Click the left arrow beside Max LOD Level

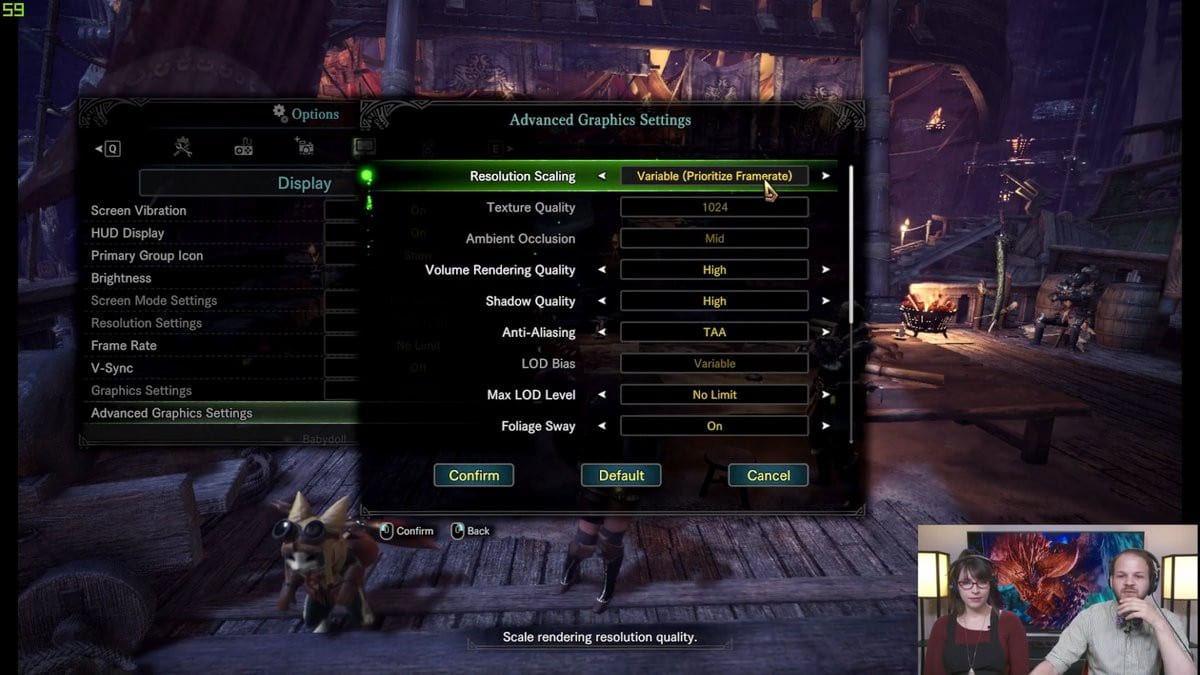tap(602, 395)
